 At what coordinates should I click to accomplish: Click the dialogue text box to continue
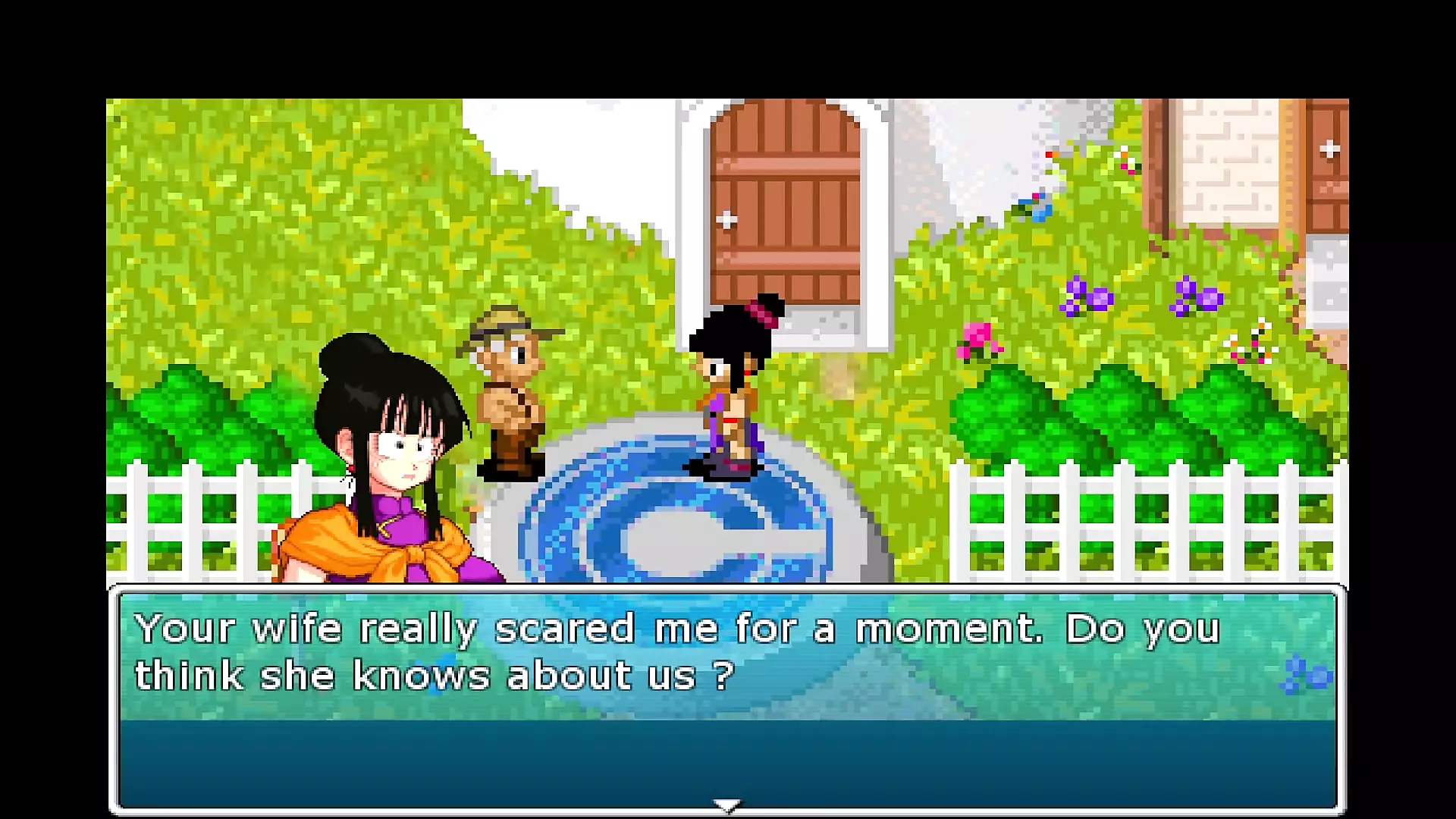click(726, 699)
